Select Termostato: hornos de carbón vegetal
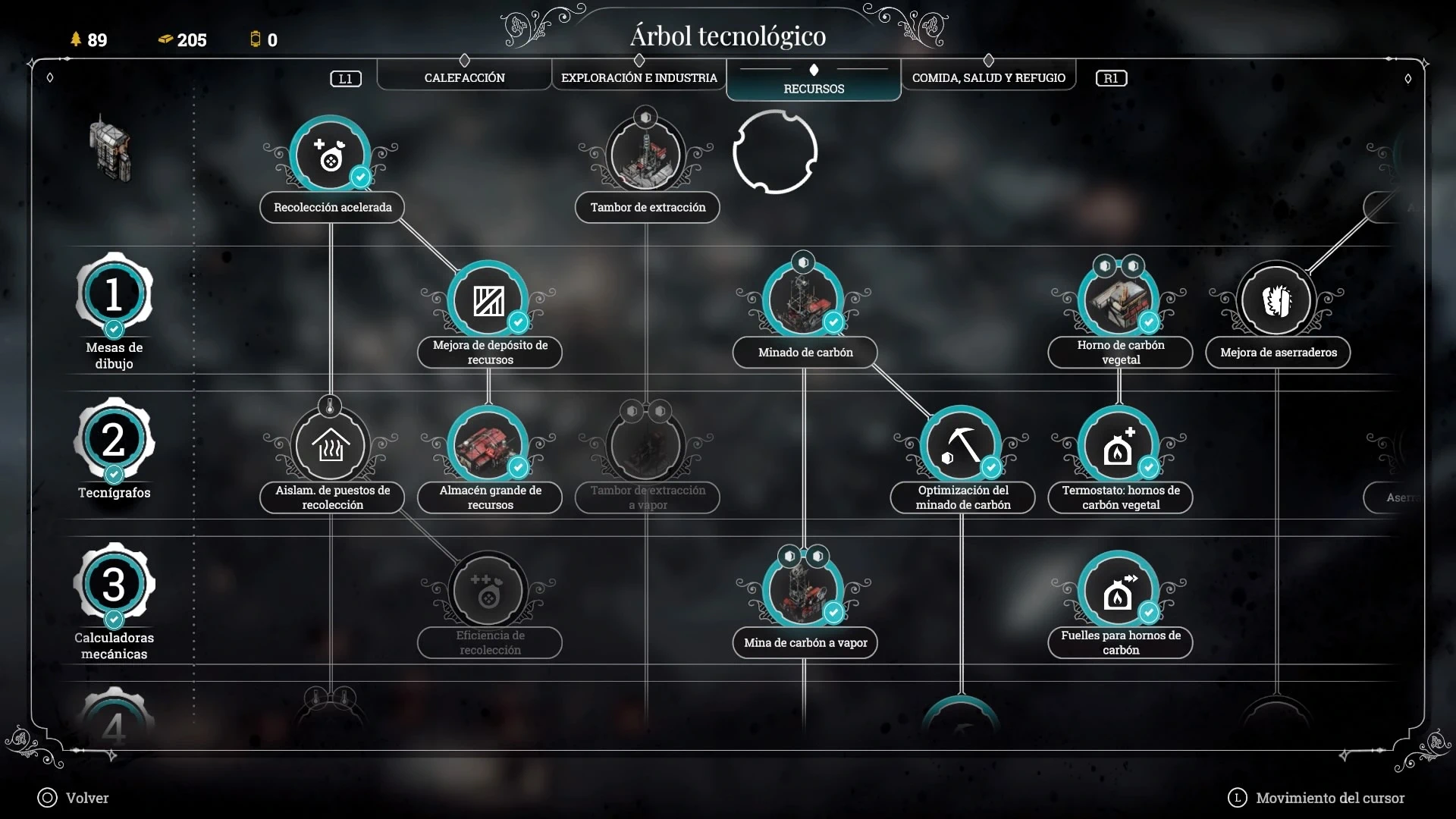 point(1119,446)
